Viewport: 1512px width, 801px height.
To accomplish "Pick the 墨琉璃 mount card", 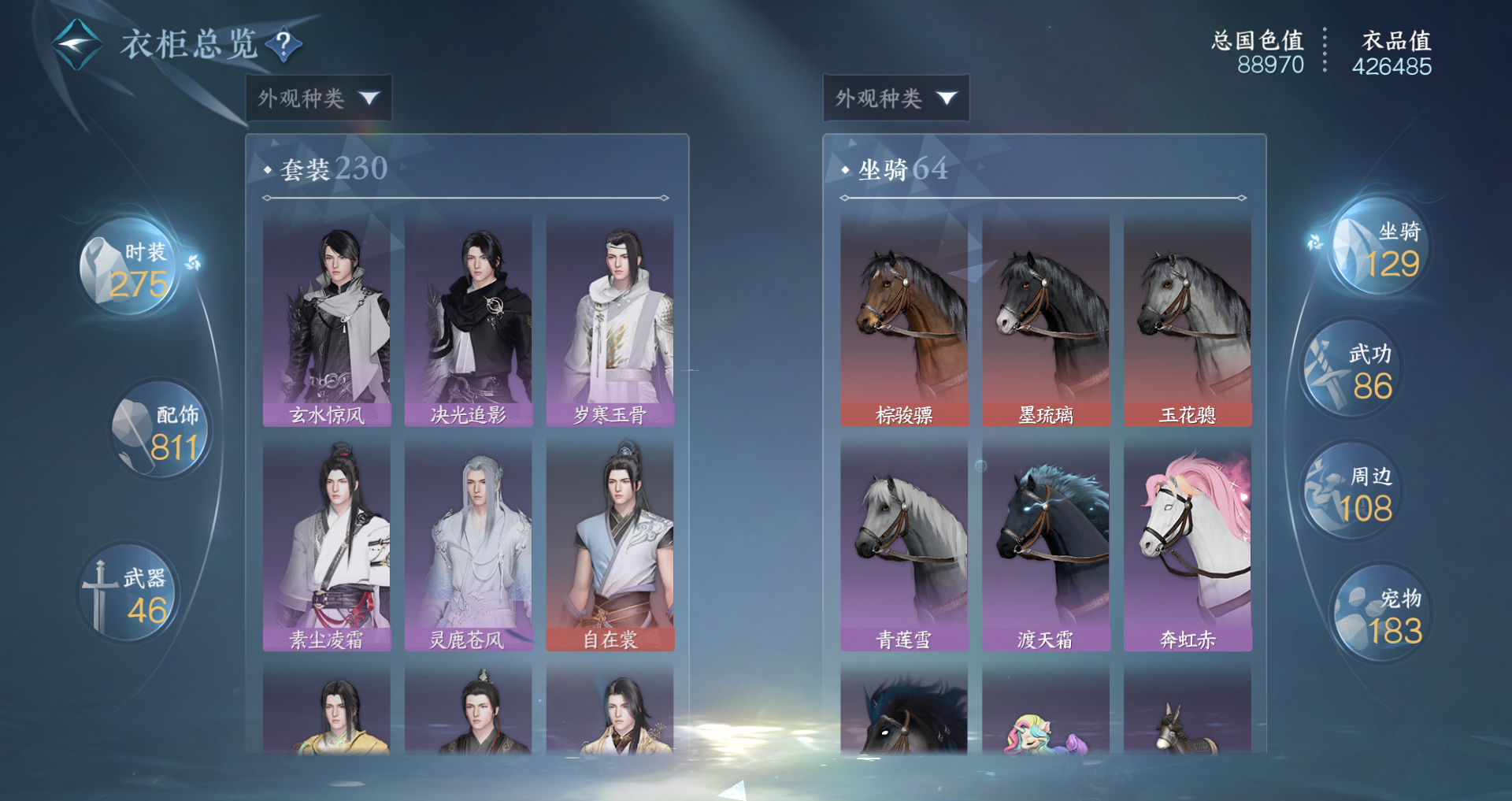I will click(1046, 321).
